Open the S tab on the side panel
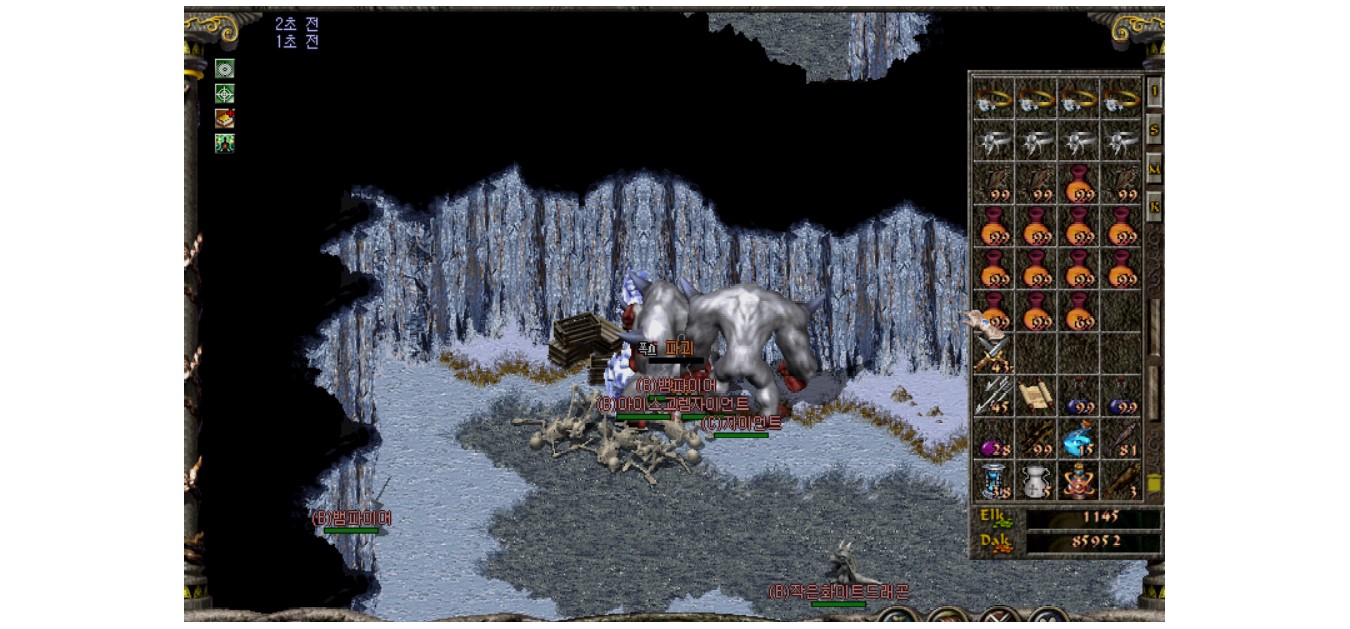1350x629 pixels. coord(1154,129)
